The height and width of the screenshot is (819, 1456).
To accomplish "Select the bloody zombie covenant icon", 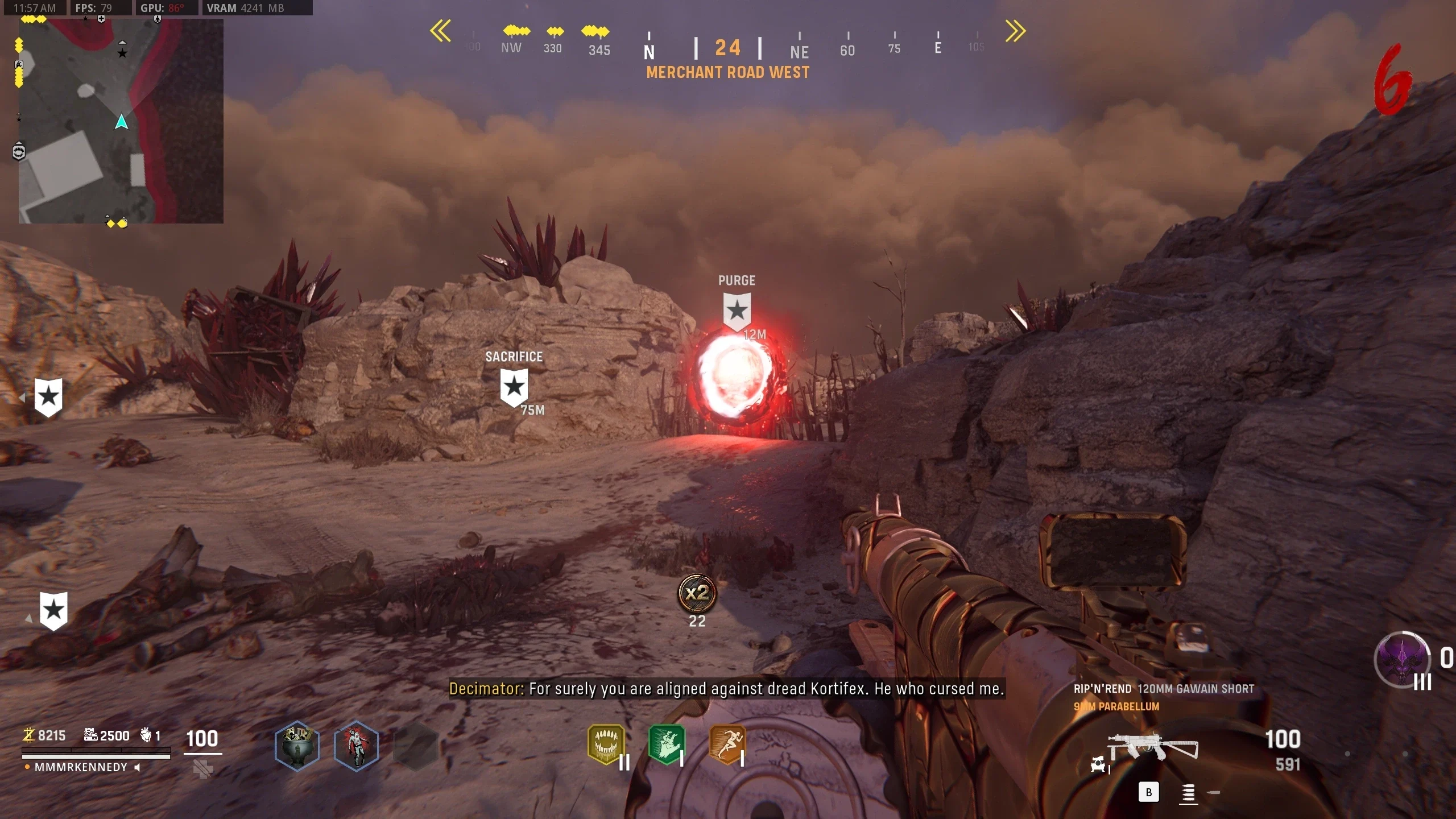I will 357,746.
